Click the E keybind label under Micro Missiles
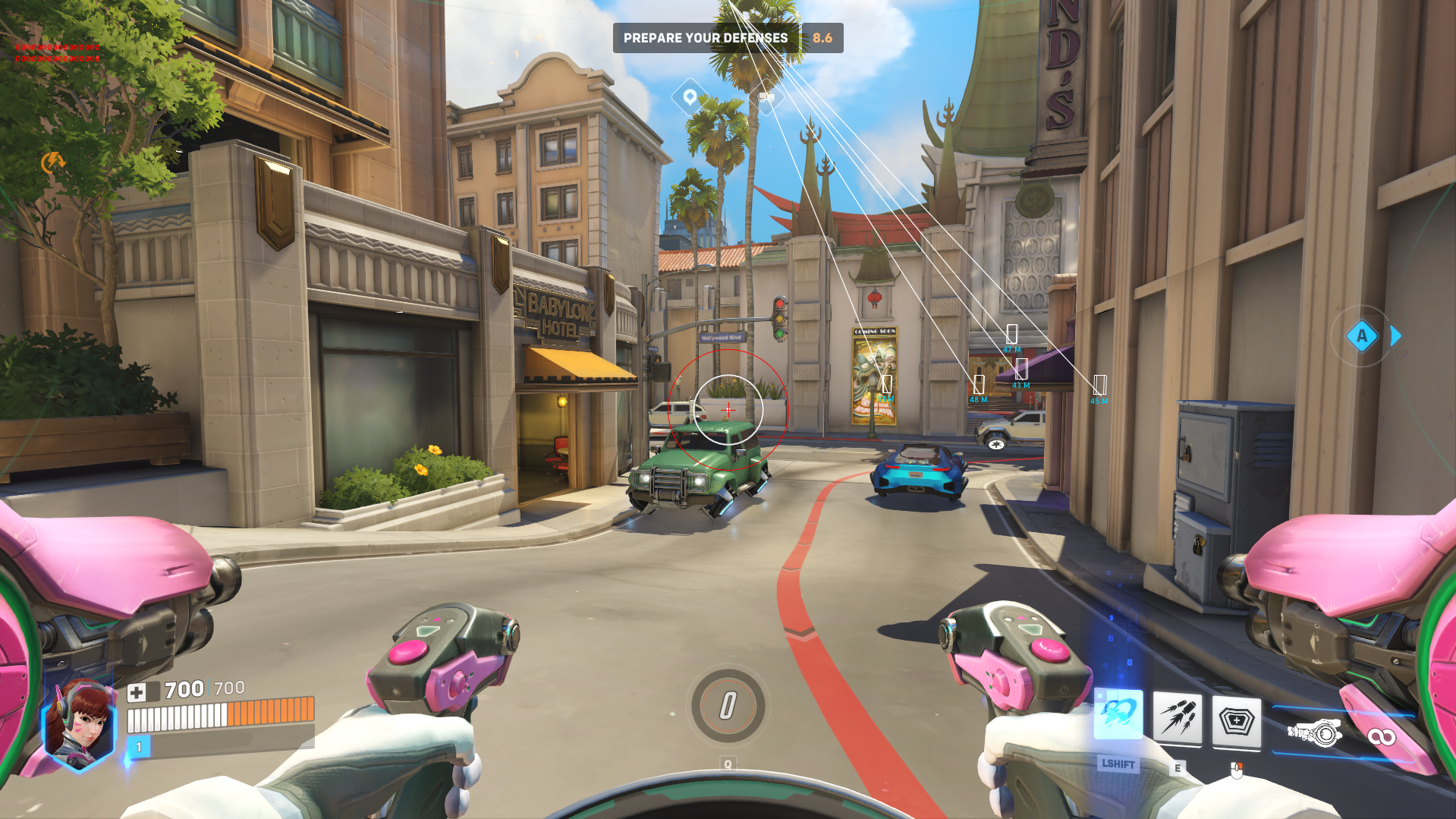 (x=1178, y=767)
